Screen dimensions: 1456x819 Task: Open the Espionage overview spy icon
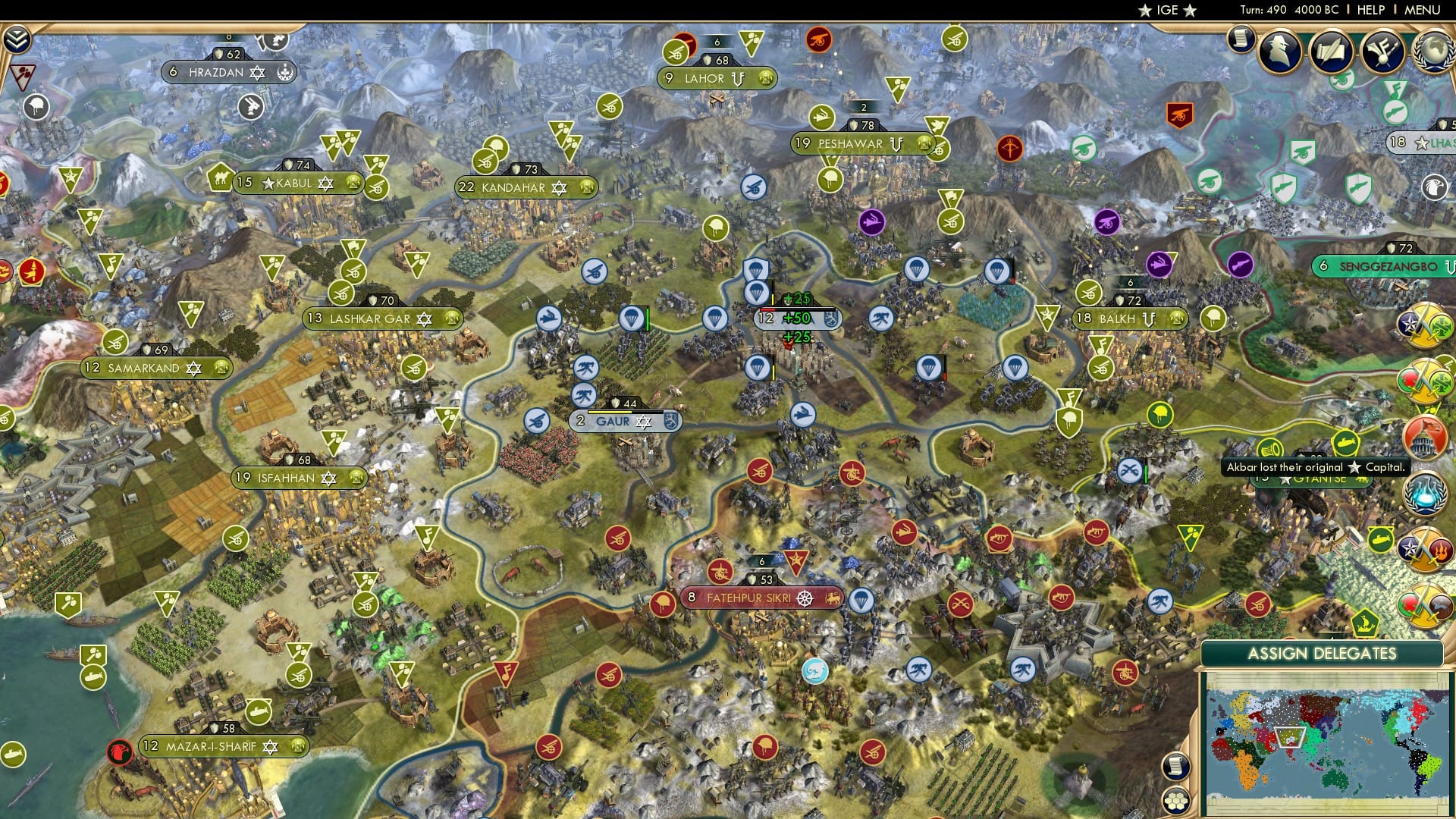click(1281, 51)
